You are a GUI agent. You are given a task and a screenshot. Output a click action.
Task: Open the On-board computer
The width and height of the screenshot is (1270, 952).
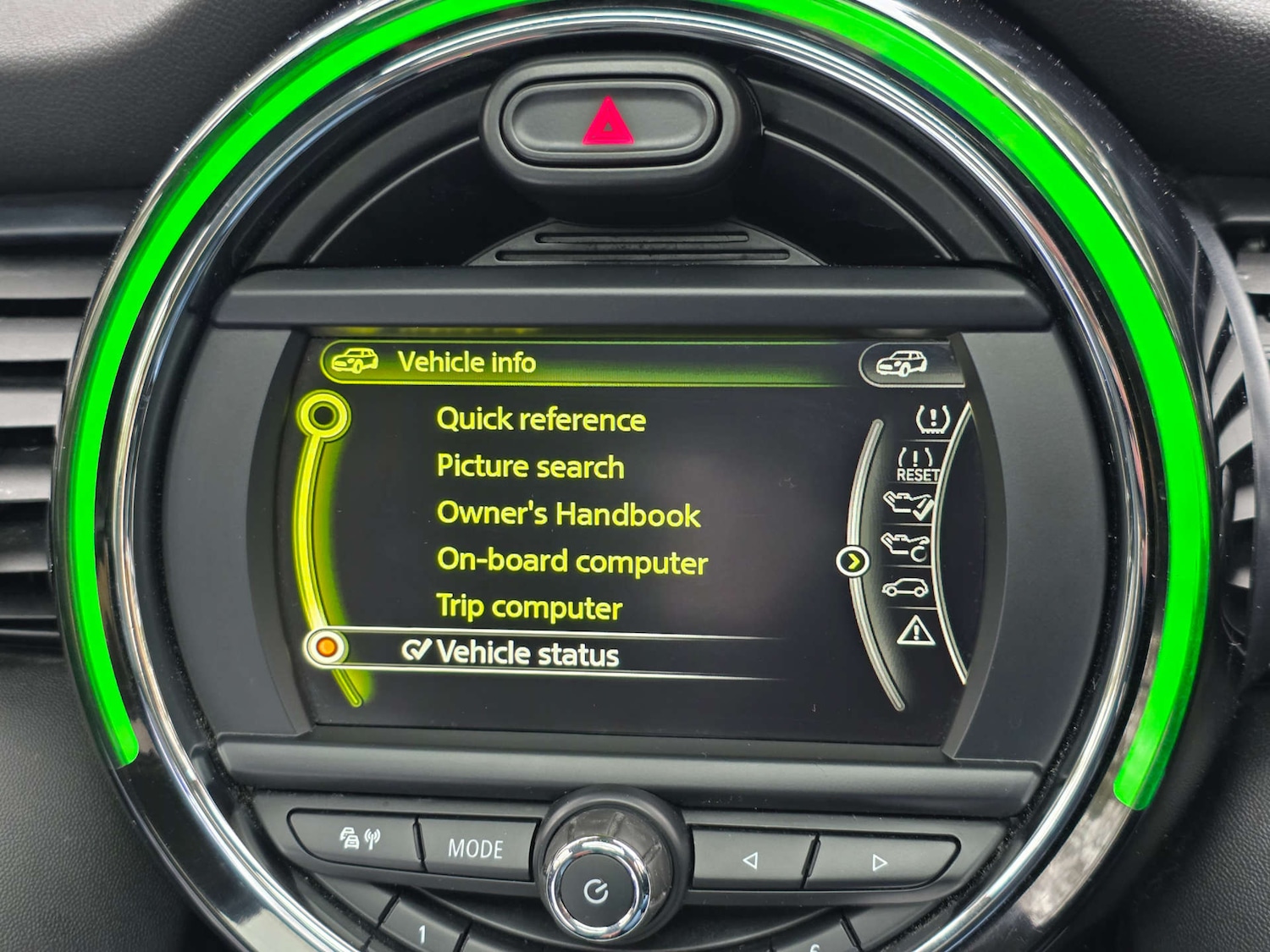(x=572, y=560)
